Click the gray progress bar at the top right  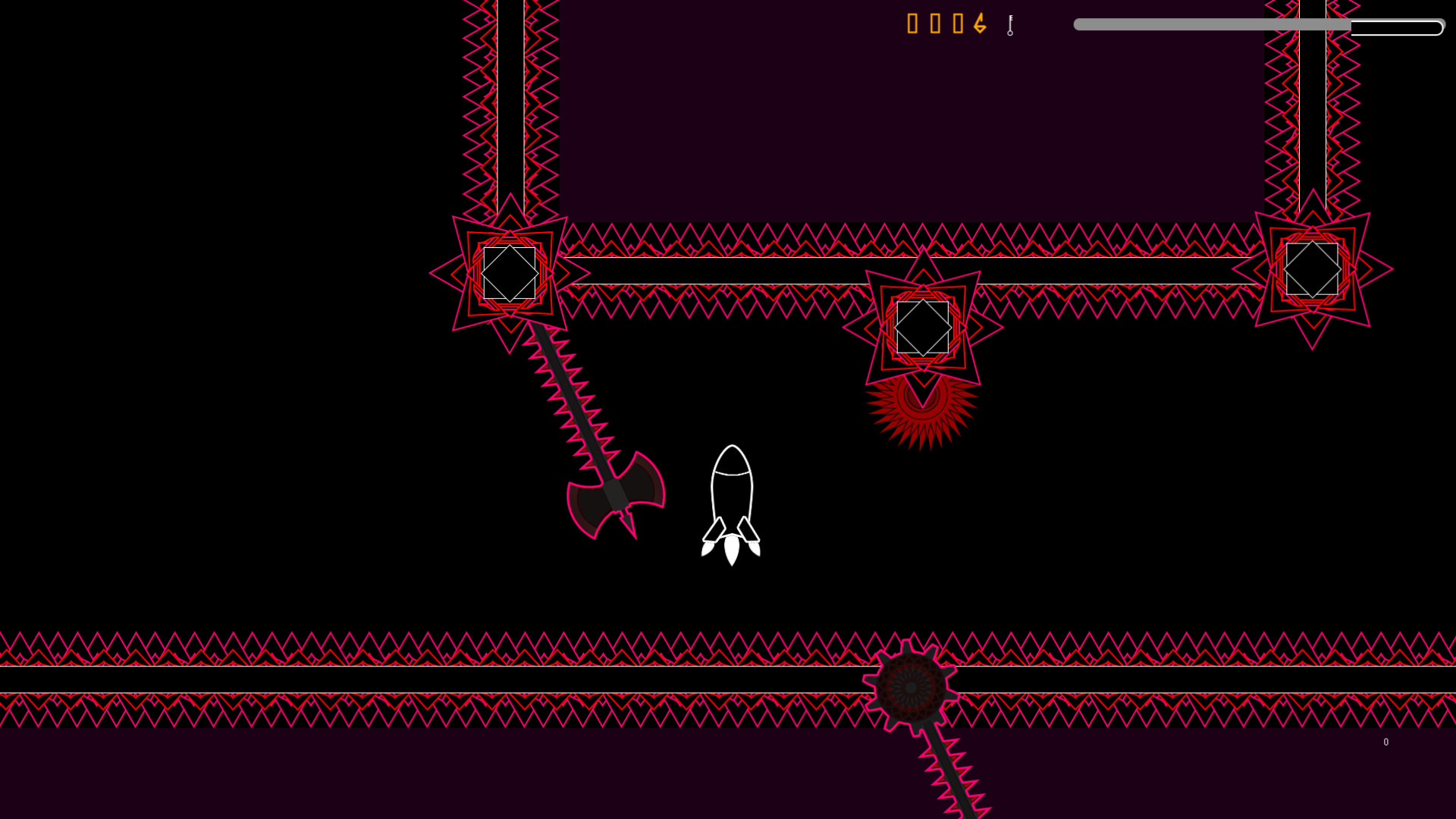click(1213, 25)
